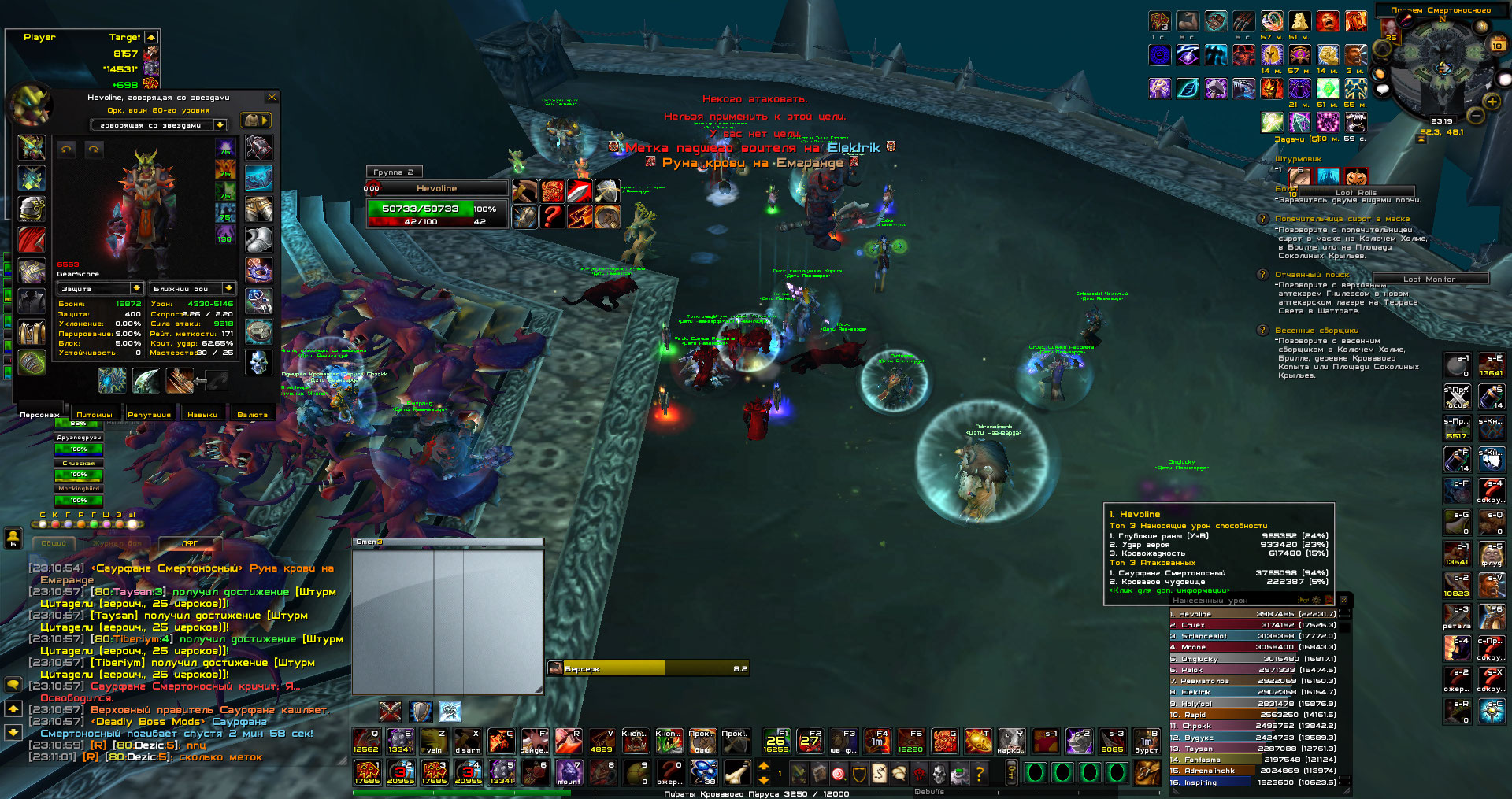Select the skull trinket equipment slot
This screenshot has height=799, width=1512.
pos(258,362)
